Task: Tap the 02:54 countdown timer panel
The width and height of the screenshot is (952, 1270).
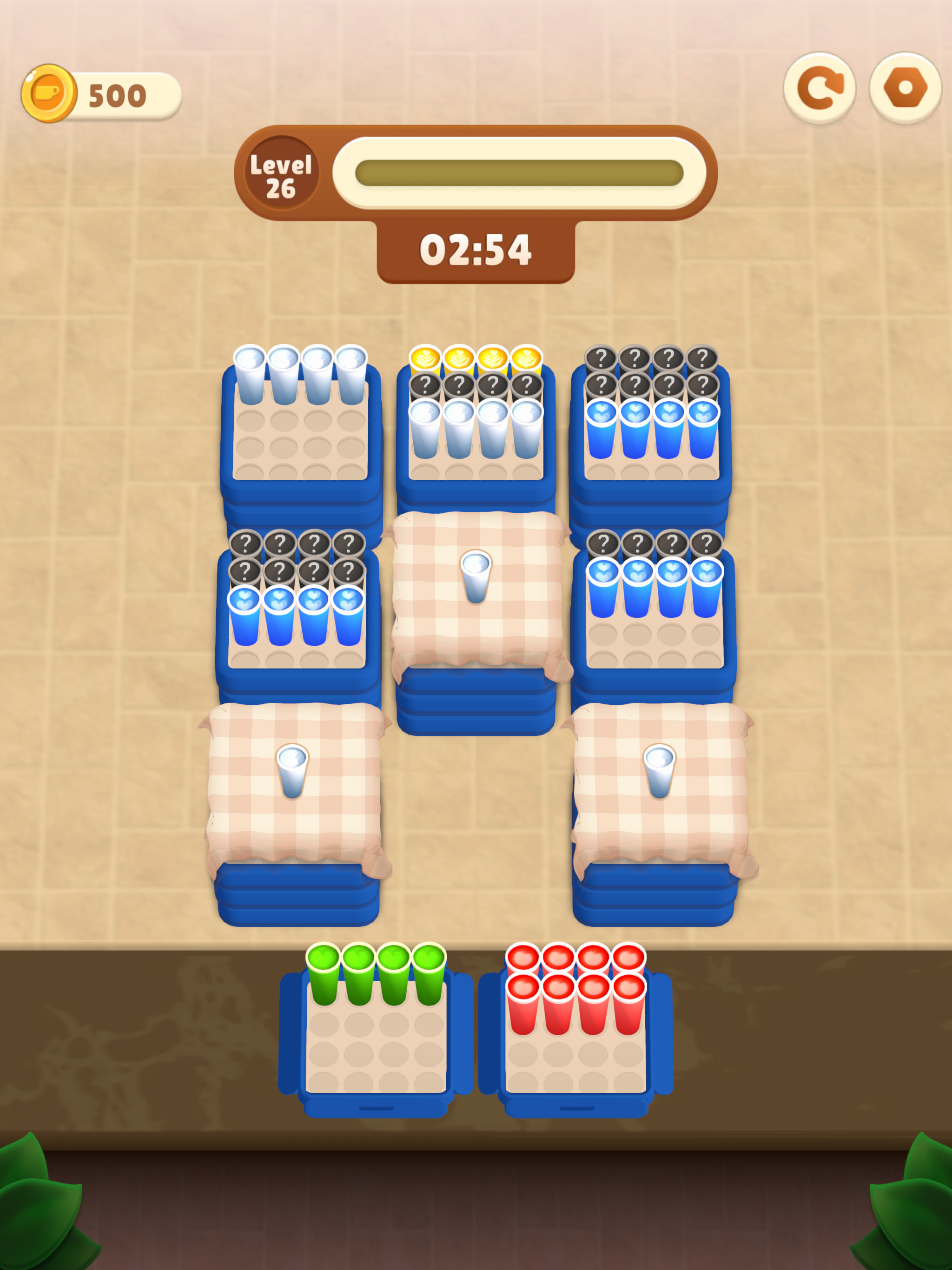Action: point(476,249)
